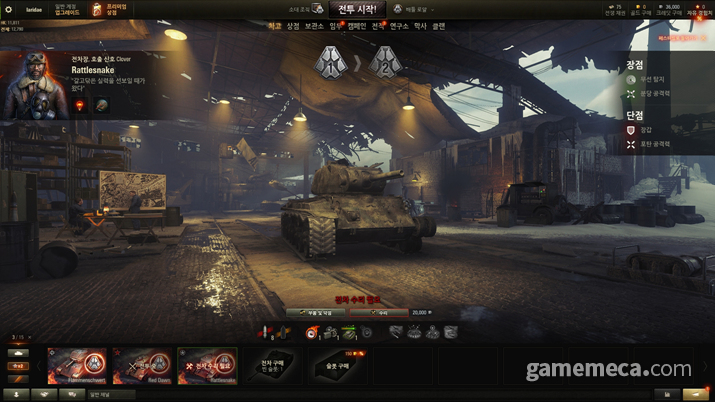The width and height of the screenshot is (715, 402).
Task: Select the Red Dawn tank card
Action: 142,365
